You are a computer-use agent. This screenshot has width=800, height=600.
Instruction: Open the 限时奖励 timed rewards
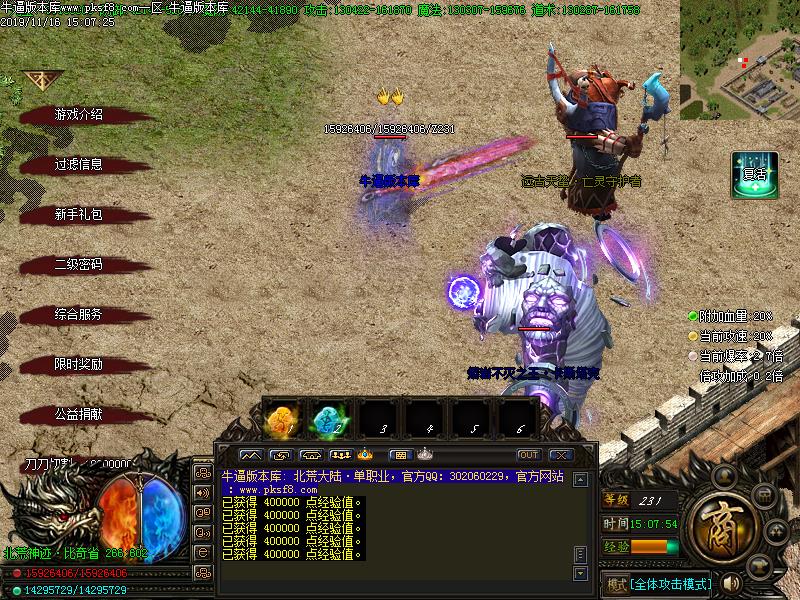pos(78,365)
